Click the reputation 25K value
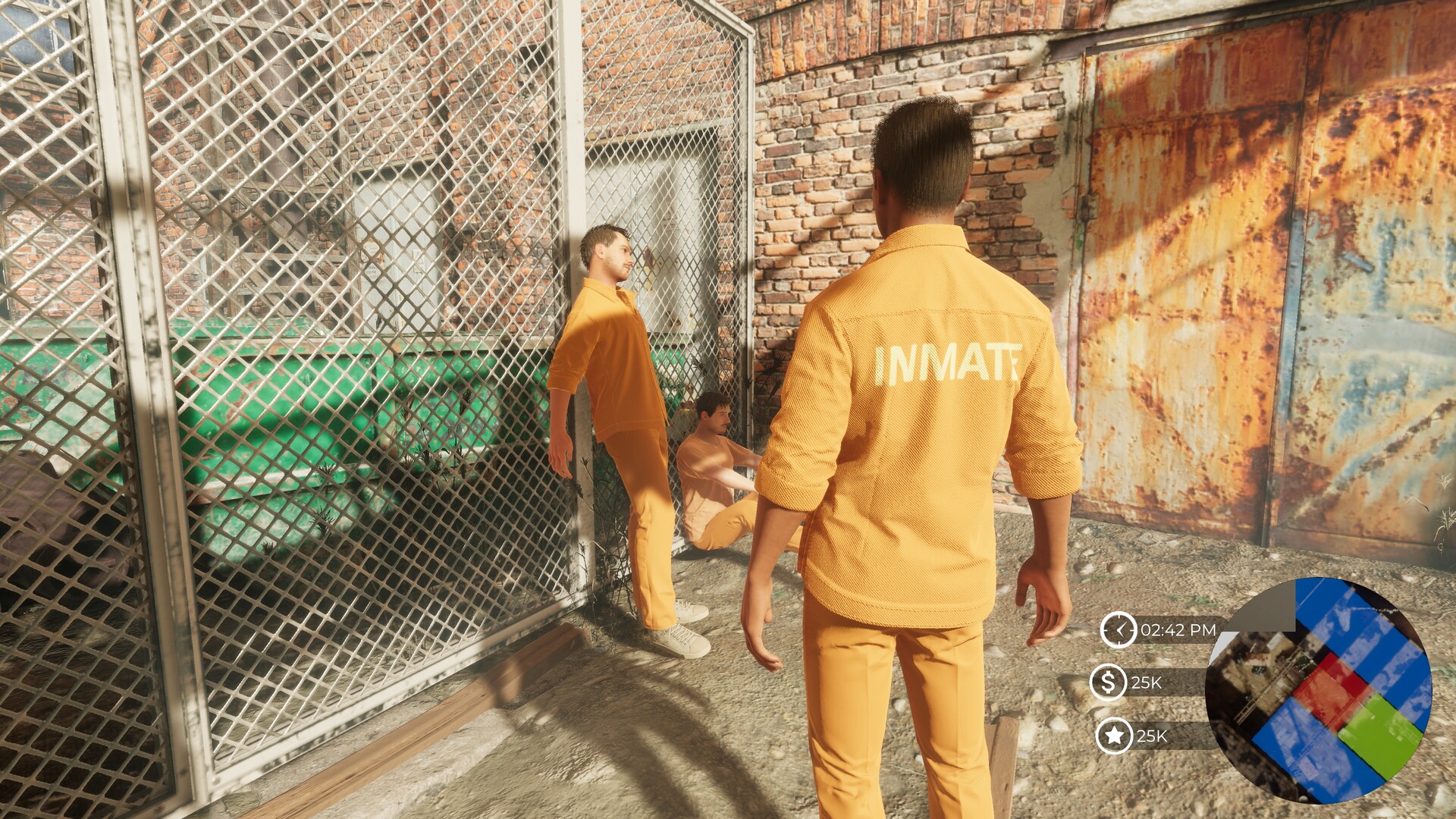The width and height of the screenshot is (1456, 819). (1153, 735)
